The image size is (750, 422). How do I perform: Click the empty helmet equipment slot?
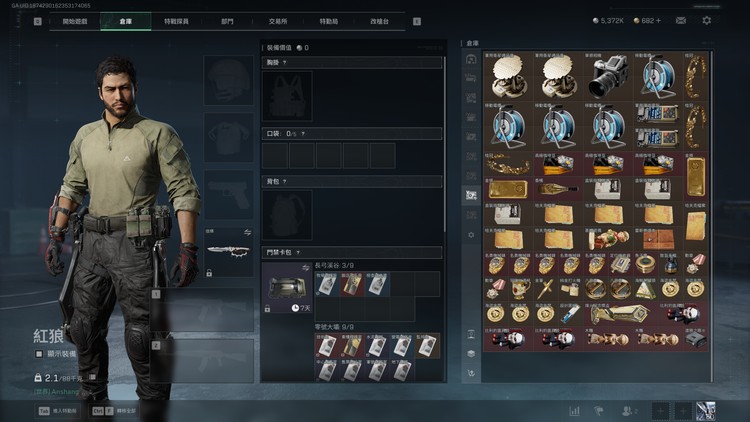pyautogui.click(x=228, y=79)
